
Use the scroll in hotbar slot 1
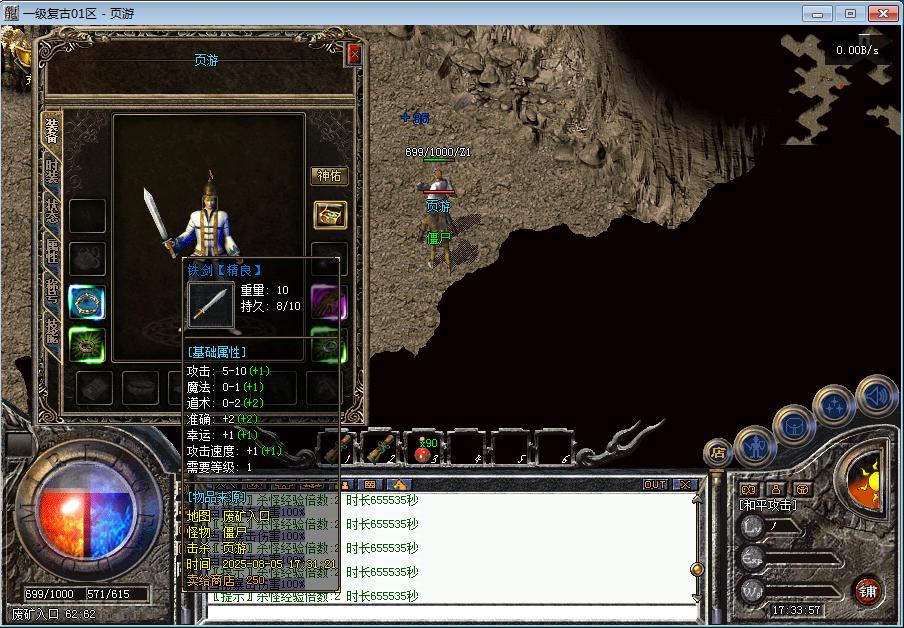[x=339, y=448]
